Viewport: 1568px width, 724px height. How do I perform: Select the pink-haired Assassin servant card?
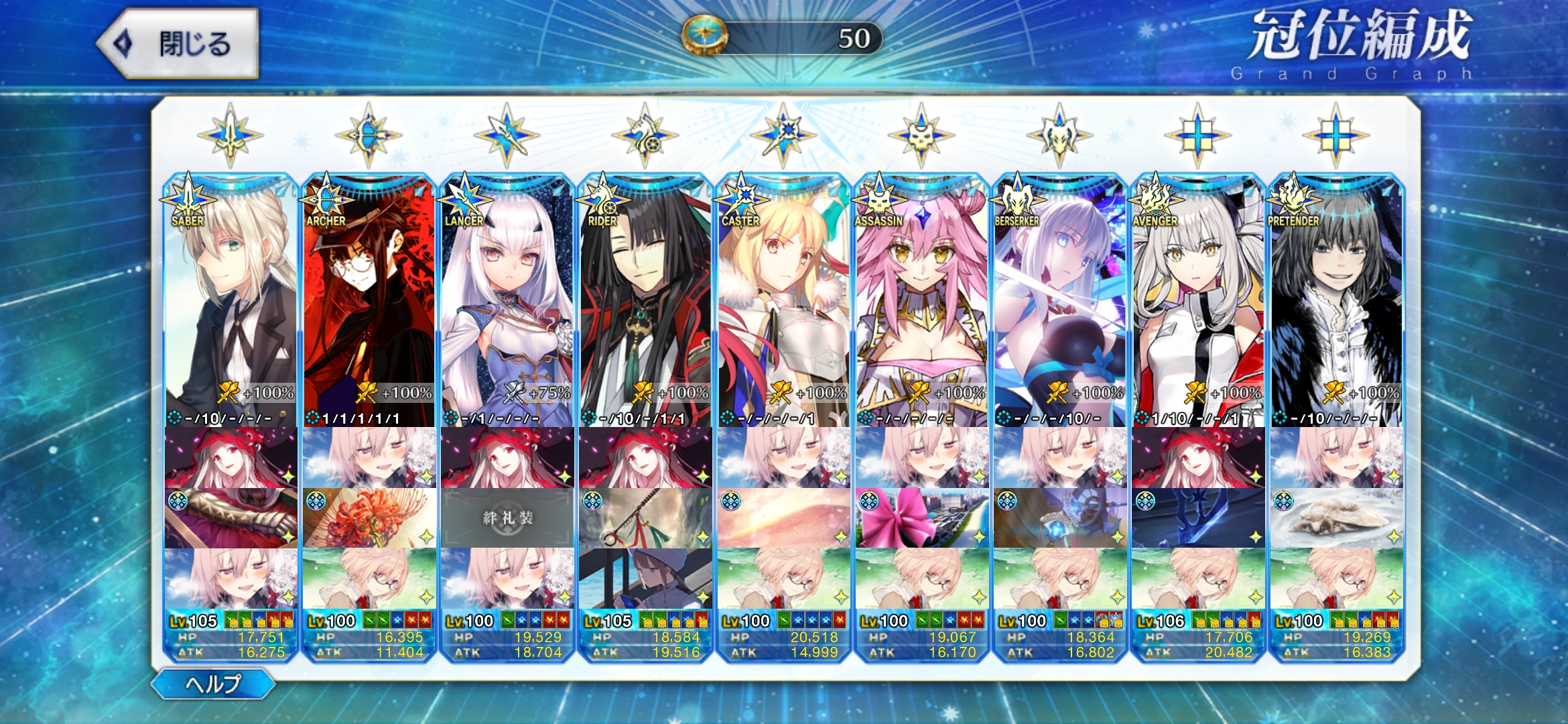tap(921, 302)
